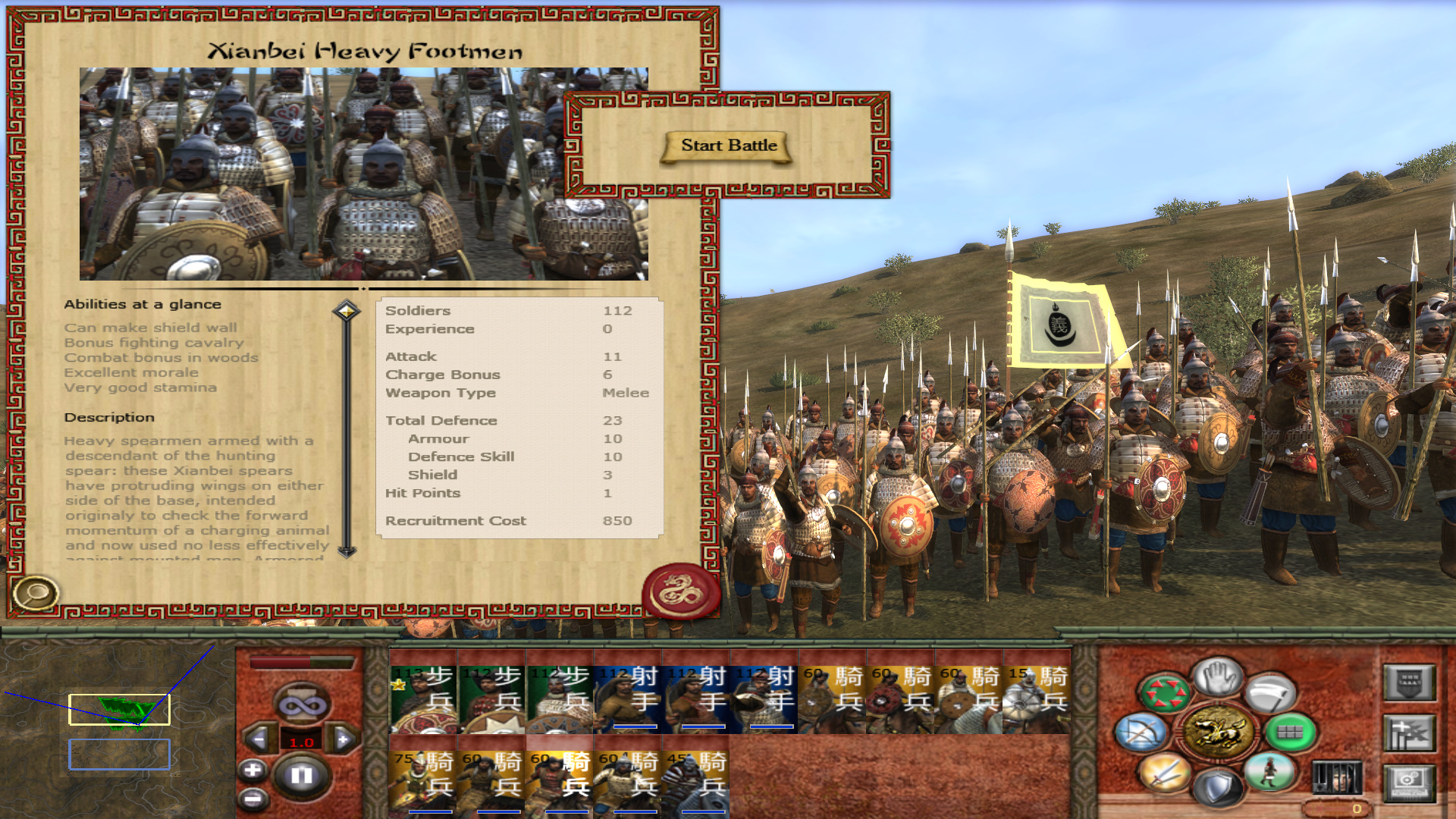Increase game speed with the right arrow

point(343,739)
